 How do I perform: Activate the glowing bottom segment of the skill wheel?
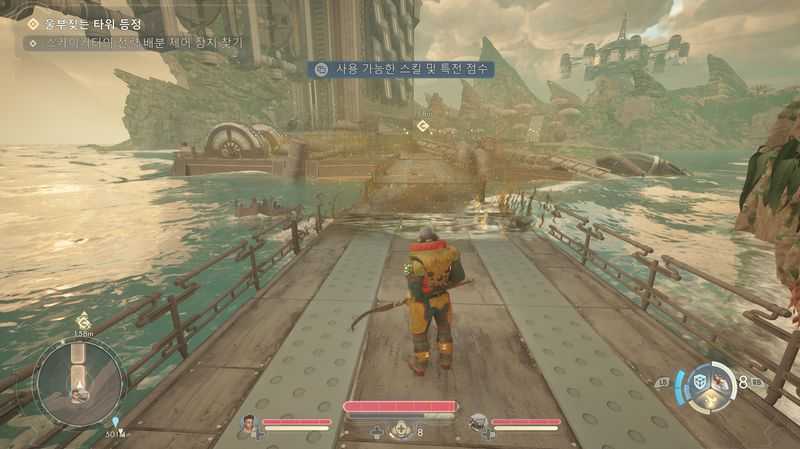click(x=712, y=399)
